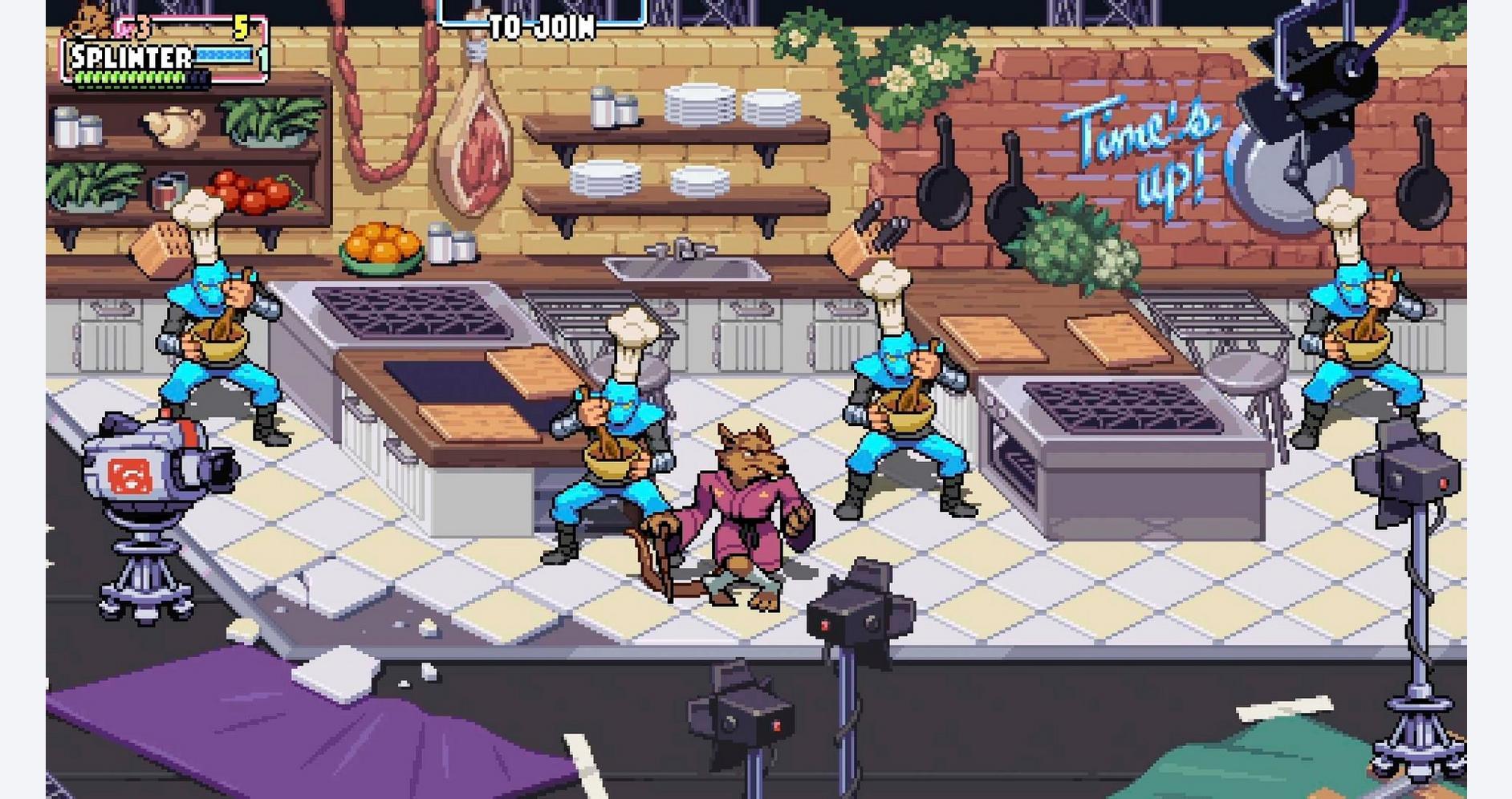Click Splinter's green health bar
1512x799 pixels.
coord(128,77)
